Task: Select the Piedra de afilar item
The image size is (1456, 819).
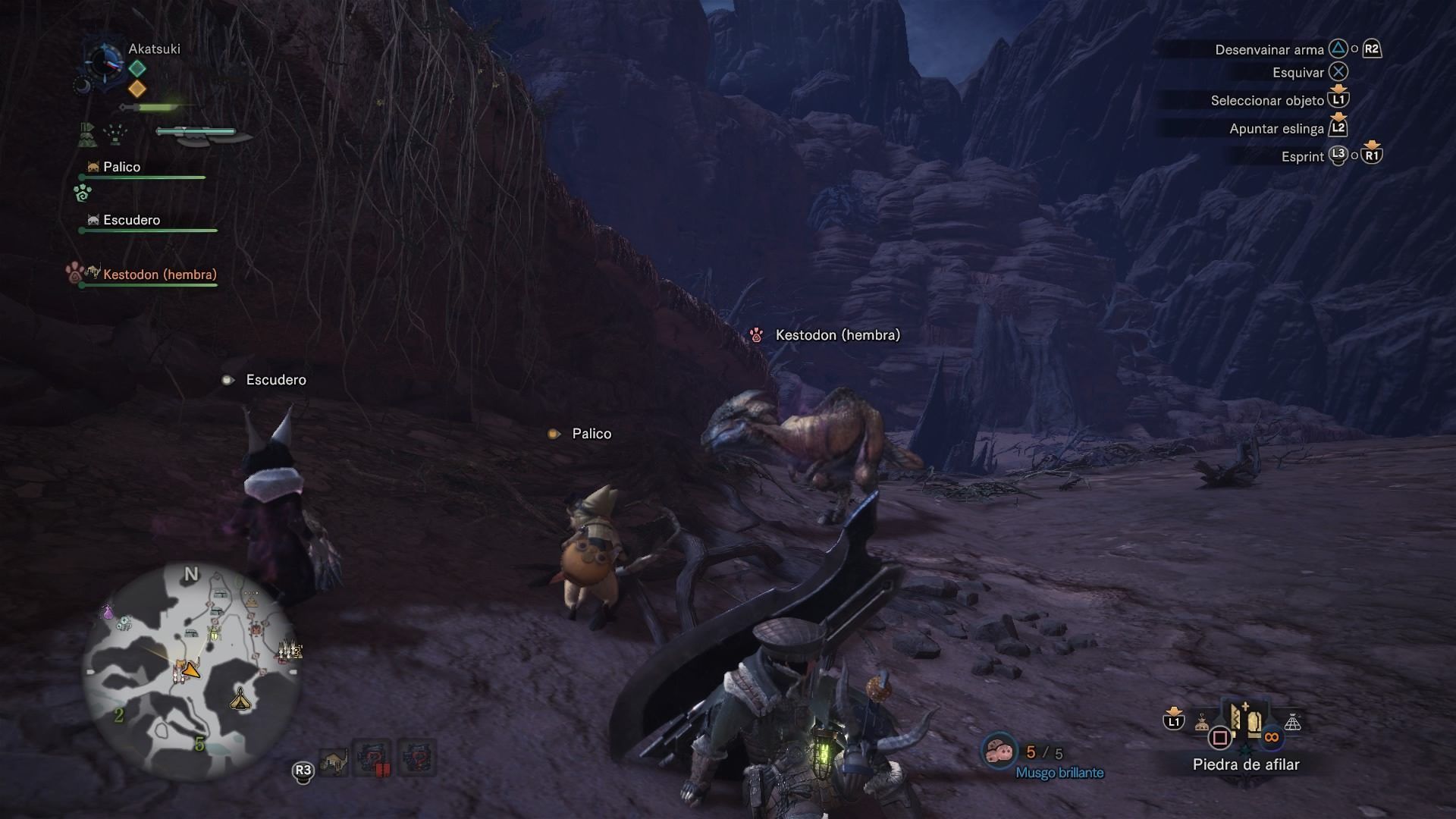Action: click(x=1245, y=723)
